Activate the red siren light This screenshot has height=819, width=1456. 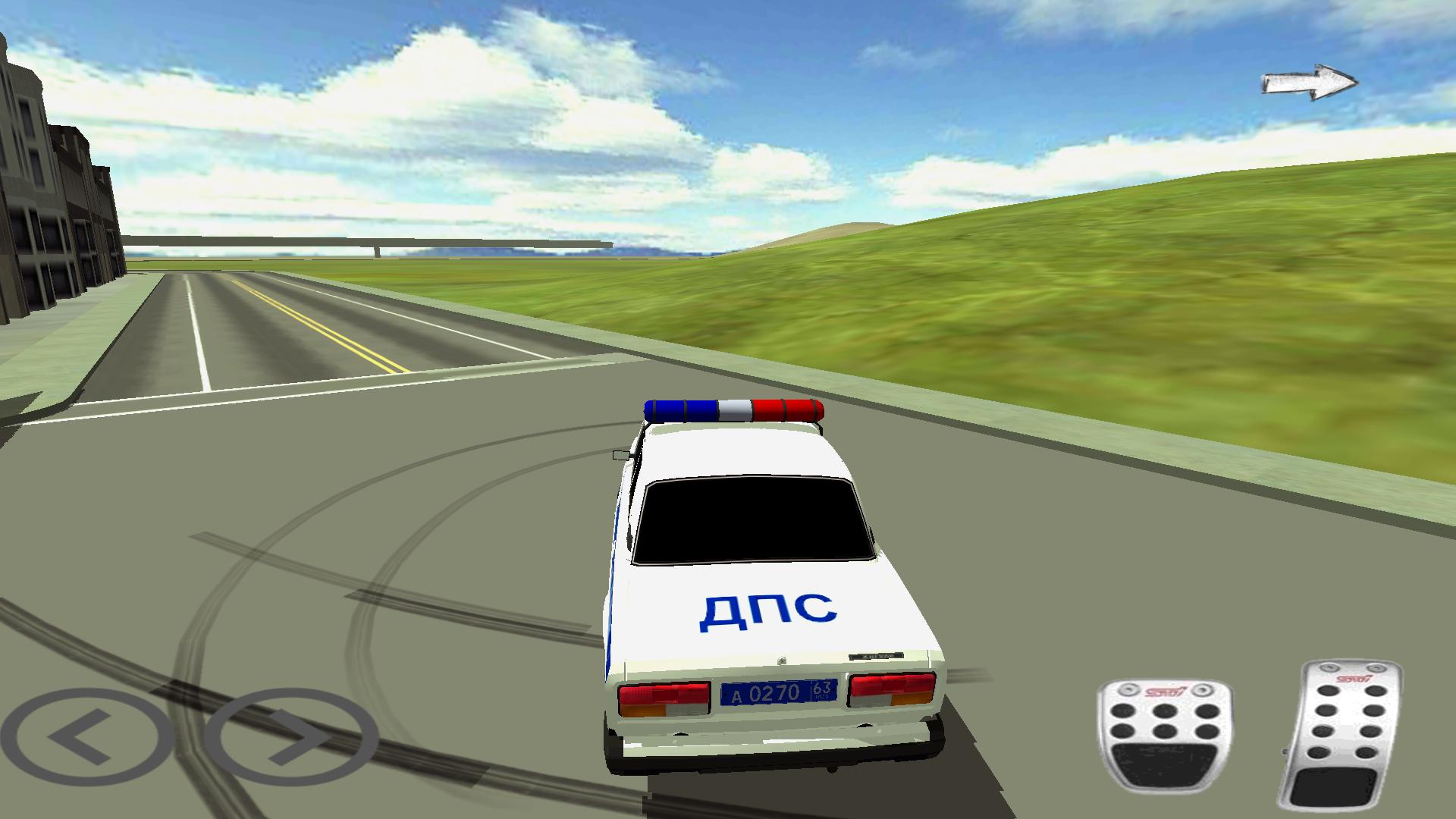pyautogui.click(x=789, y=409)
